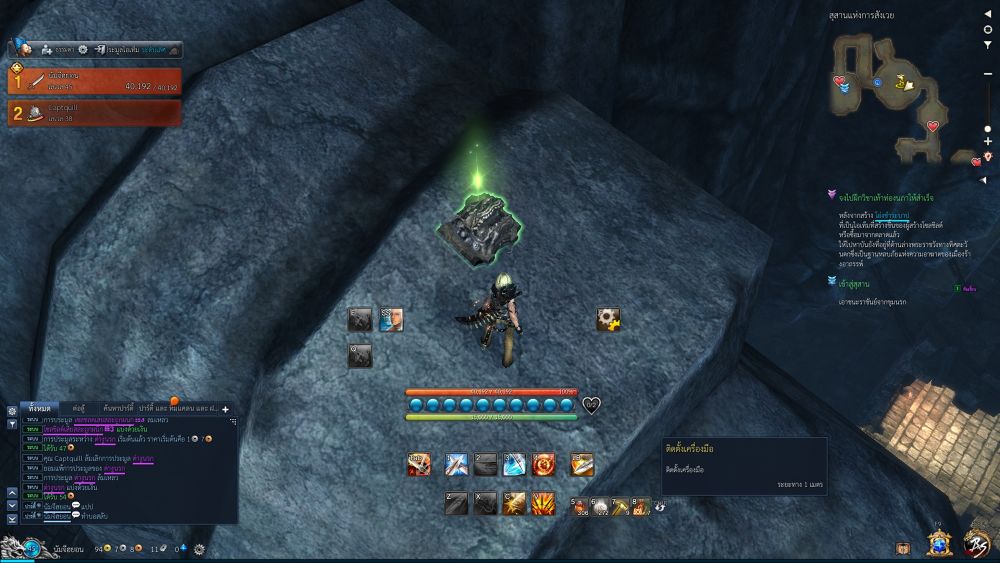Open the BS logo main menu button
Image resolution: width=1000 pixels, height=563 pixels.
point(976,543)
